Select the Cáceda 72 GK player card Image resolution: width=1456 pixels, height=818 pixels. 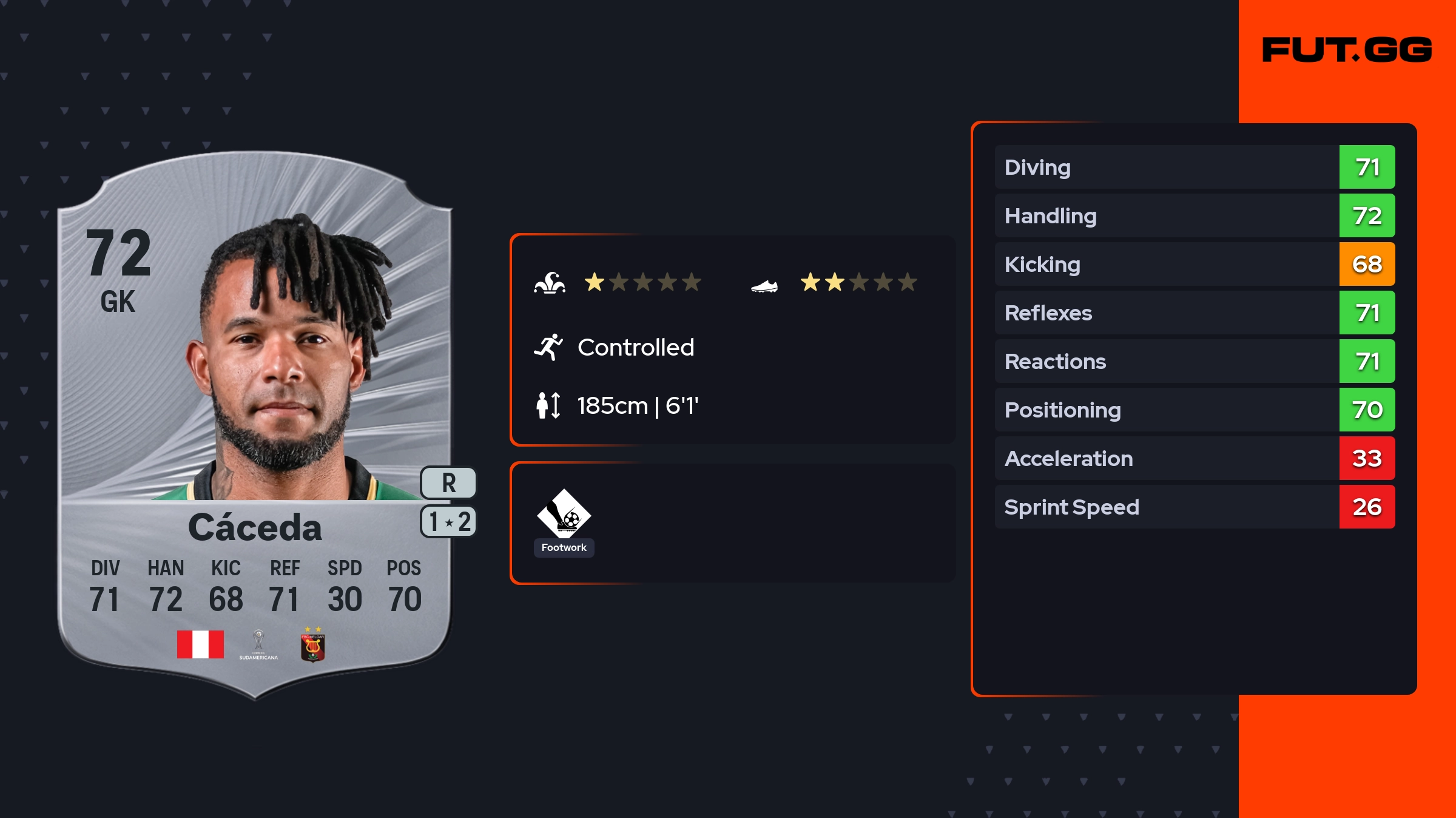[255, 425]
